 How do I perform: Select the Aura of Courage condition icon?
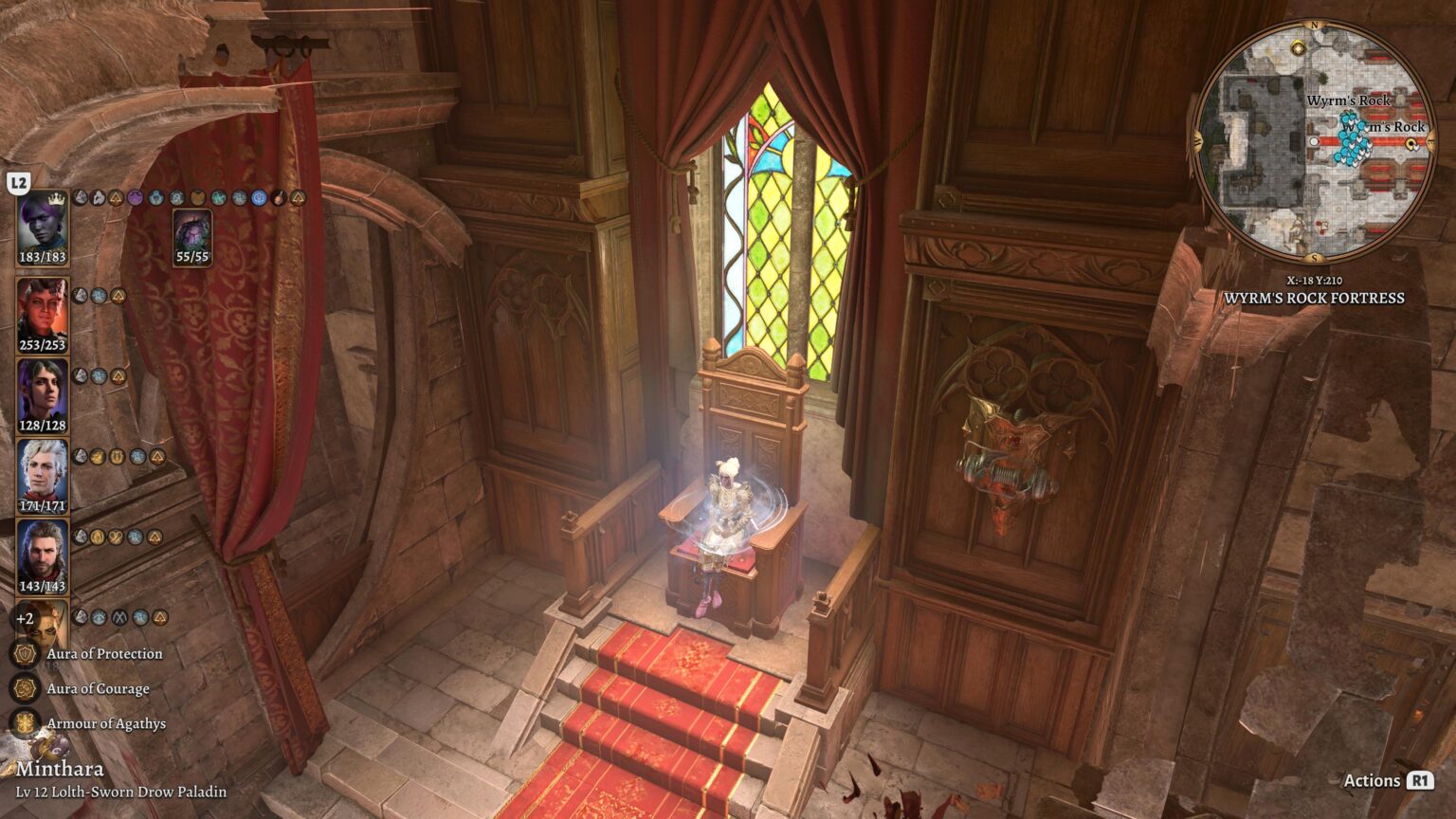pyautogui.click(x=23, y=687)
